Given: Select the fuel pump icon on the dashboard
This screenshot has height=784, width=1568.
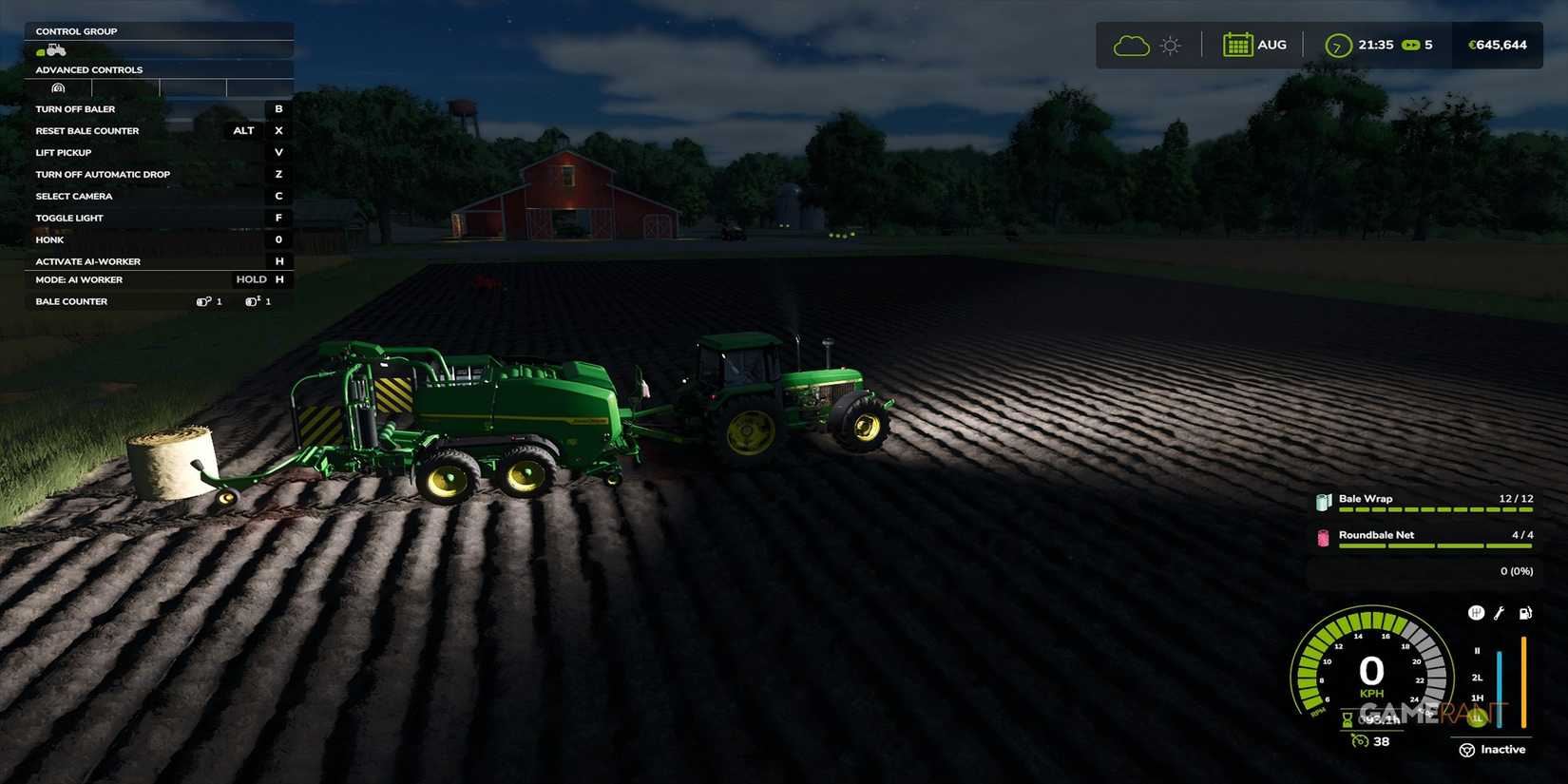Looking at the screenshot, I should click(1526, 613).
